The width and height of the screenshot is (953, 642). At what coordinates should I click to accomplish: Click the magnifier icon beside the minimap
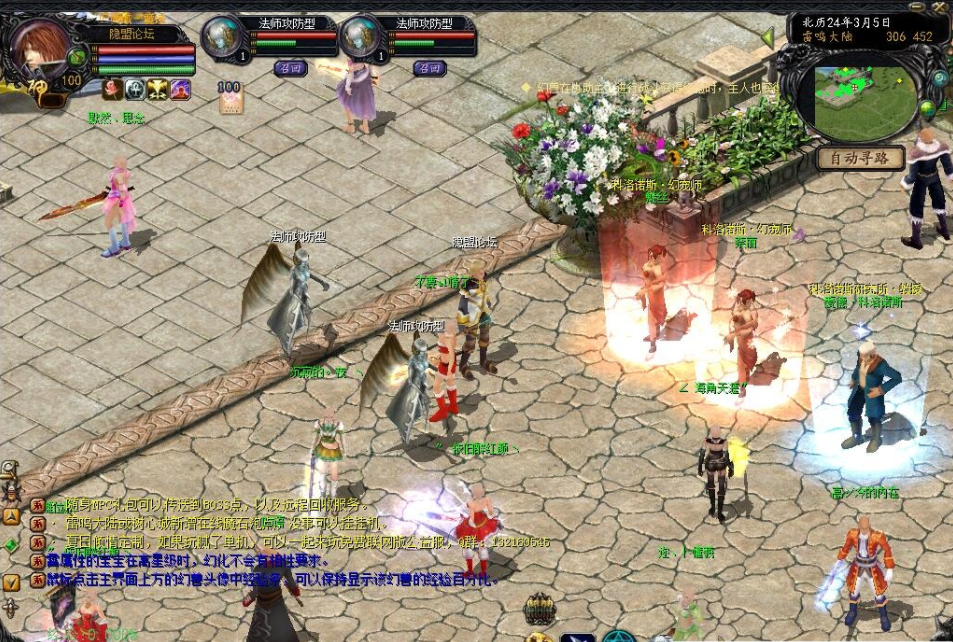[x=939, y=79]
